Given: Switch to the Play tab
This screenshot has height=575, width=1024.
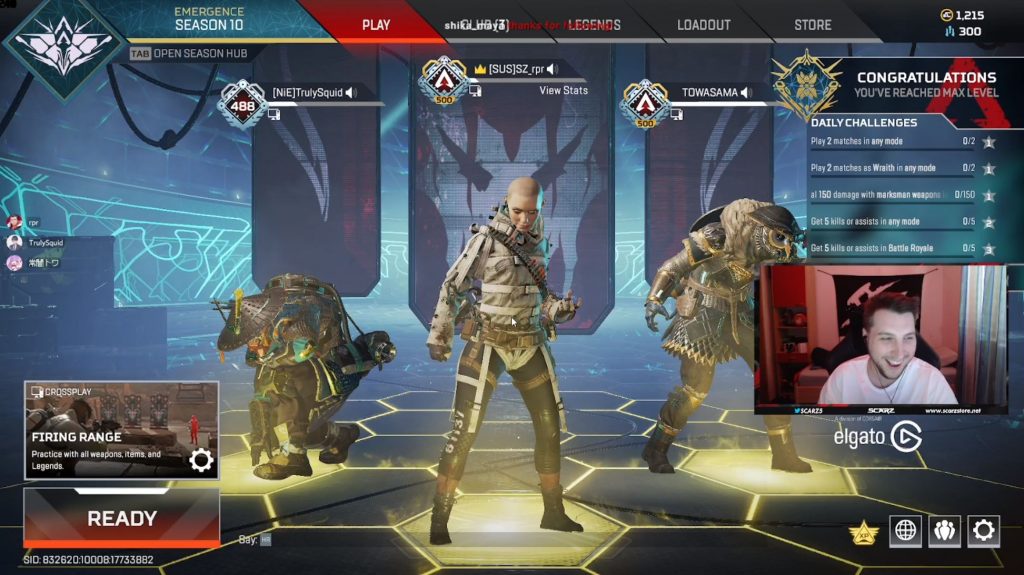Looking at the screenshot, I should [x=376, y=25].
